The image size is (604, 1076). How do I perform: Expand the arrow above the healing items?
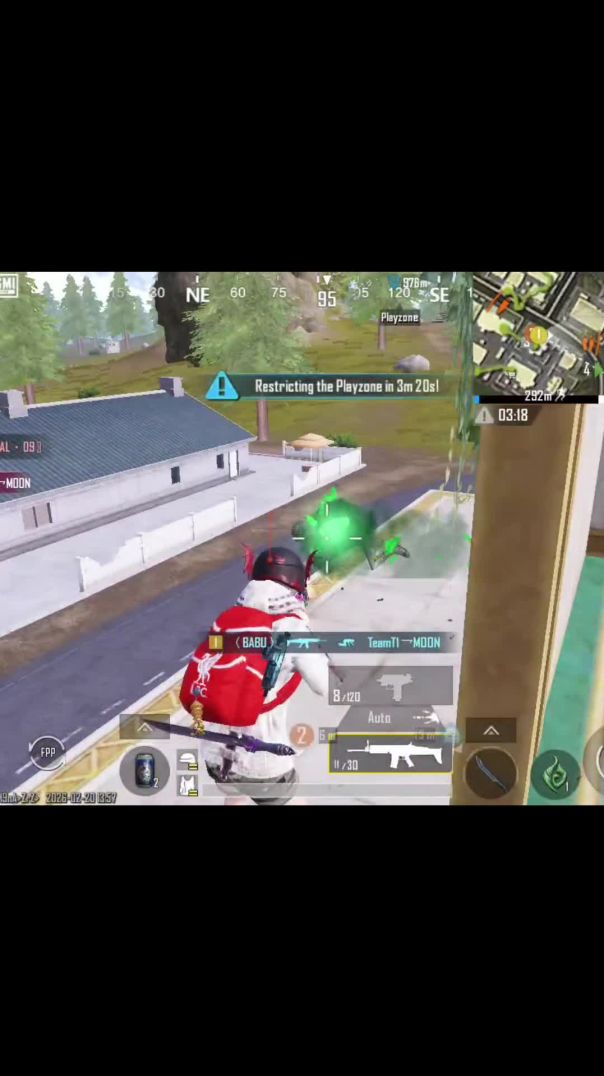144,728
